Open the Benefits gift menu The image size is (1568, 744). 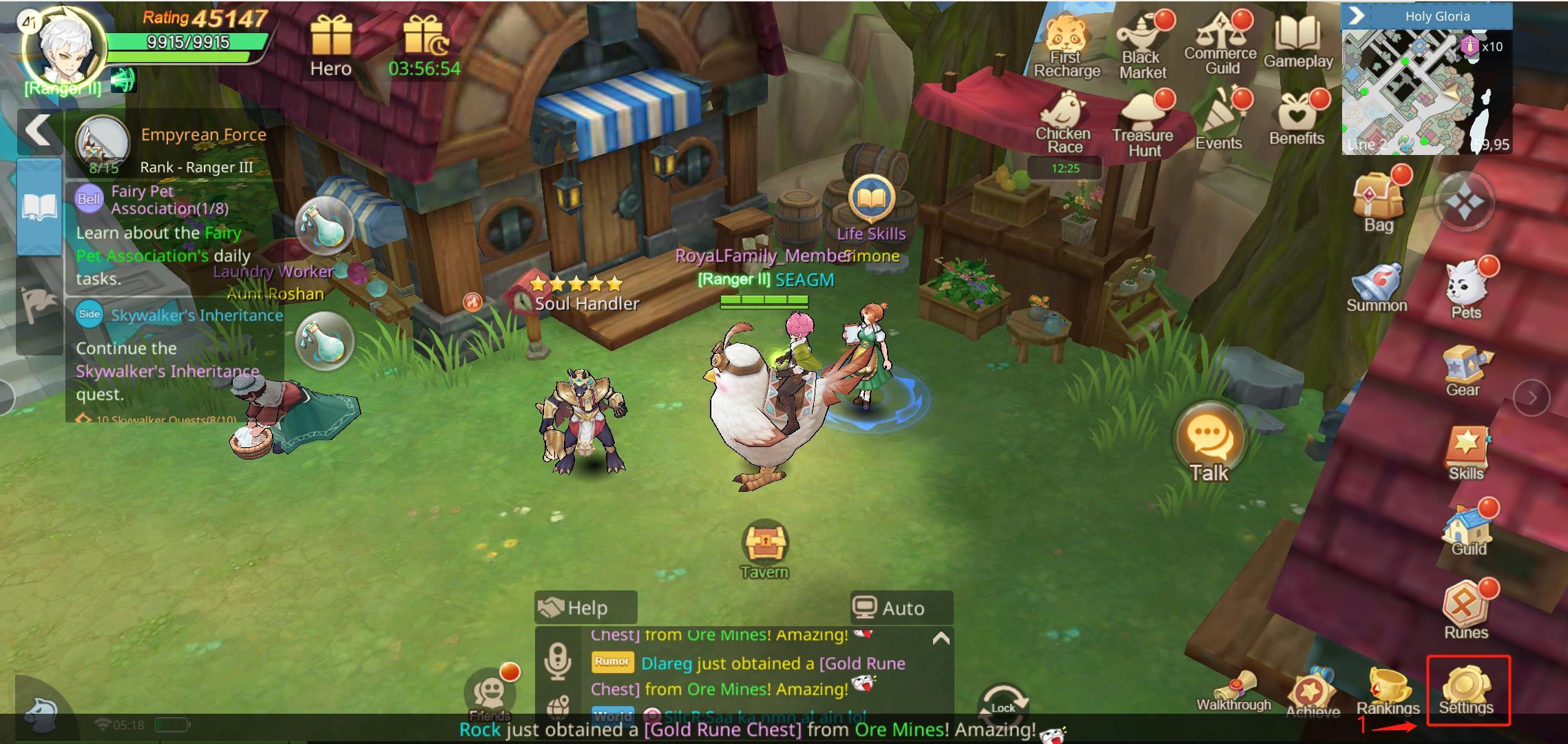tap(1297, 118)
